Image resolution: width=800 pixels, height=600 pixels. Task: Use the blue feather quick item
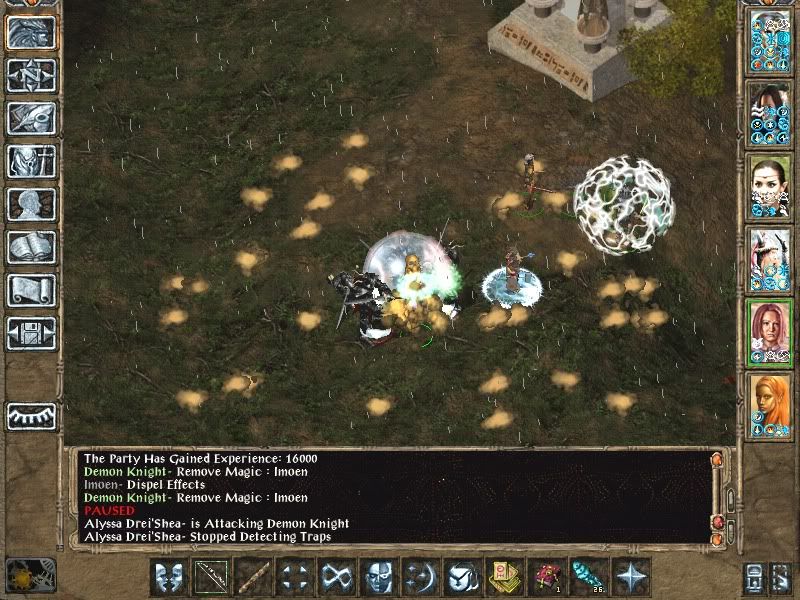(588, 576)
